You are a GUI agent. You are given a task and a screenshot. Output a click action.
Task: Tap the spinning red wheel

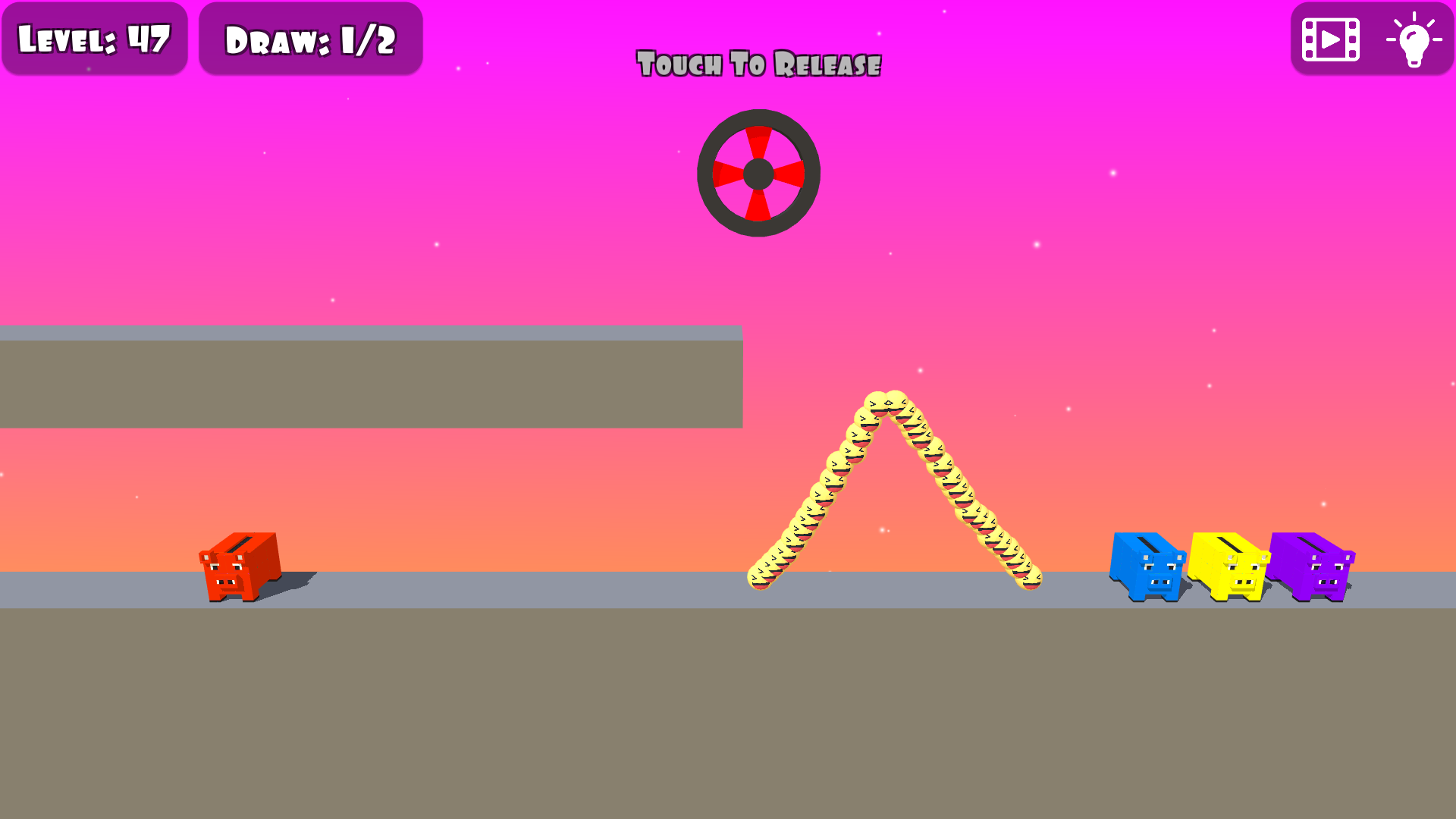point(758,173)
